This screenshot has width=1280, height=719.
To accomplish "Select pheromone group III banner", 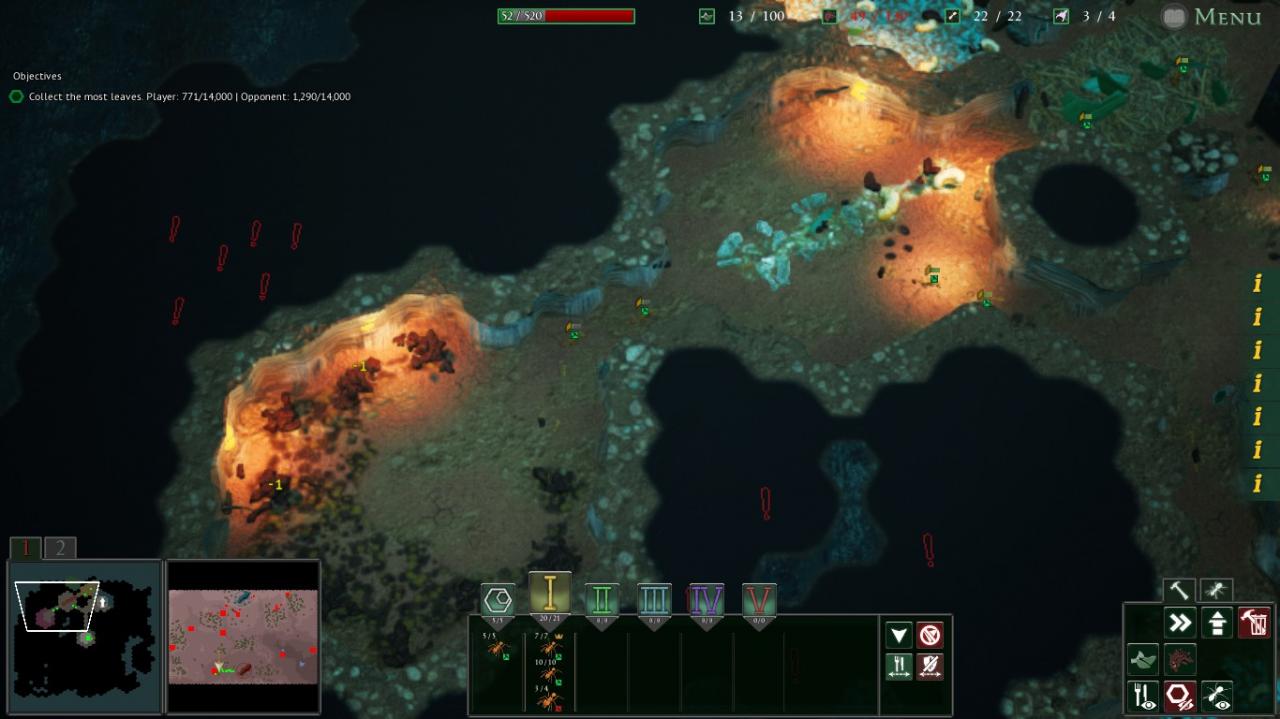I will (x=654, y=600).
